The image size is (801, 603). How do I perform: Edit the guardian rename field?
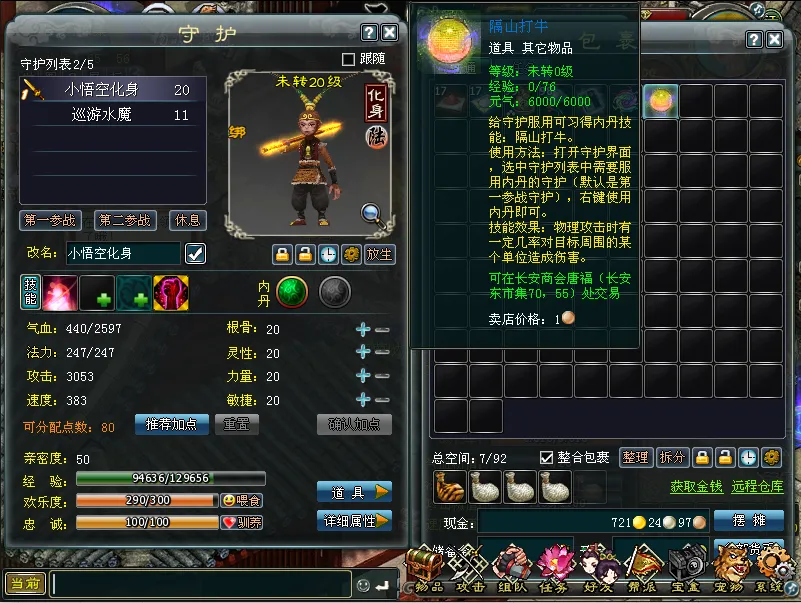click(x=123, y=254)
